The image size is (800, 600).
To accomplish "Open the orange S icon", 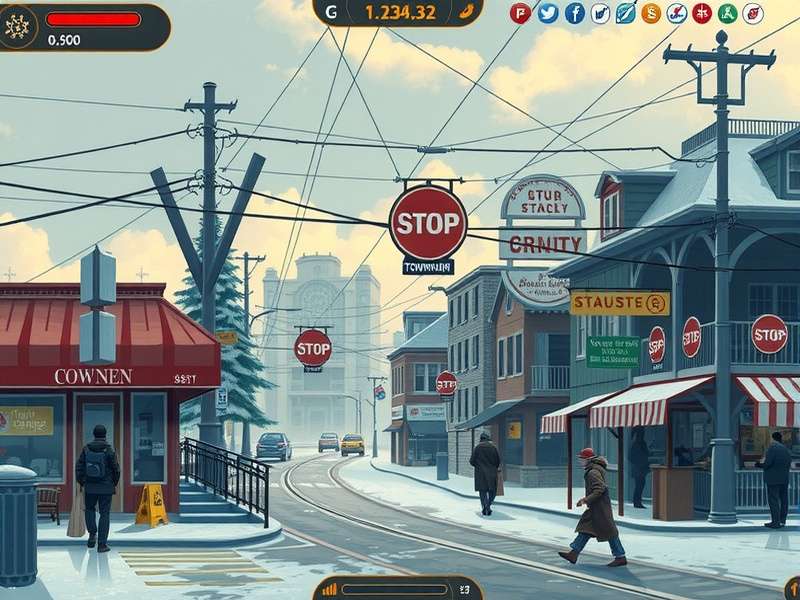I will (651, 13).
